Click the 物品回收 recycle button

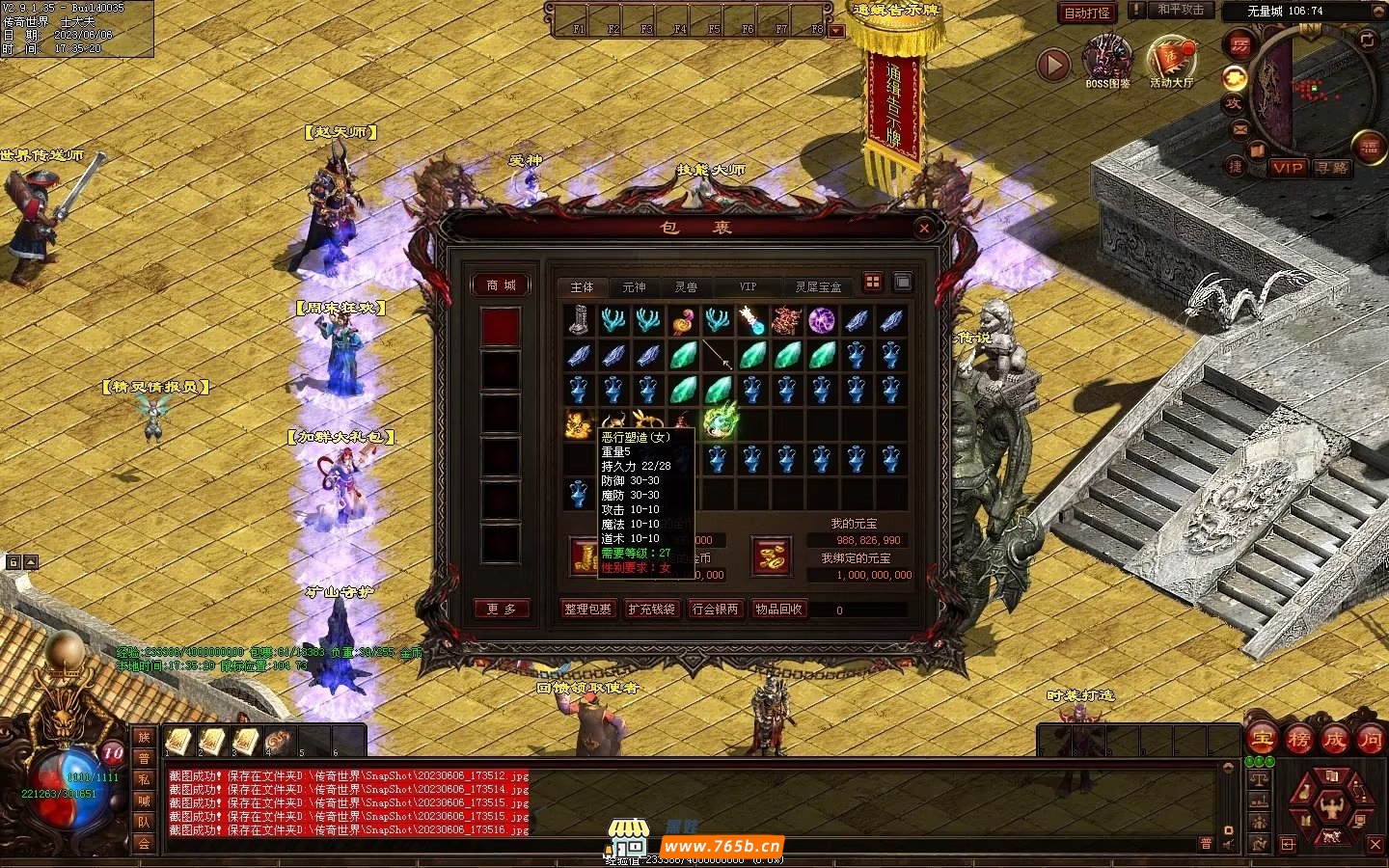tap(778, 610)
